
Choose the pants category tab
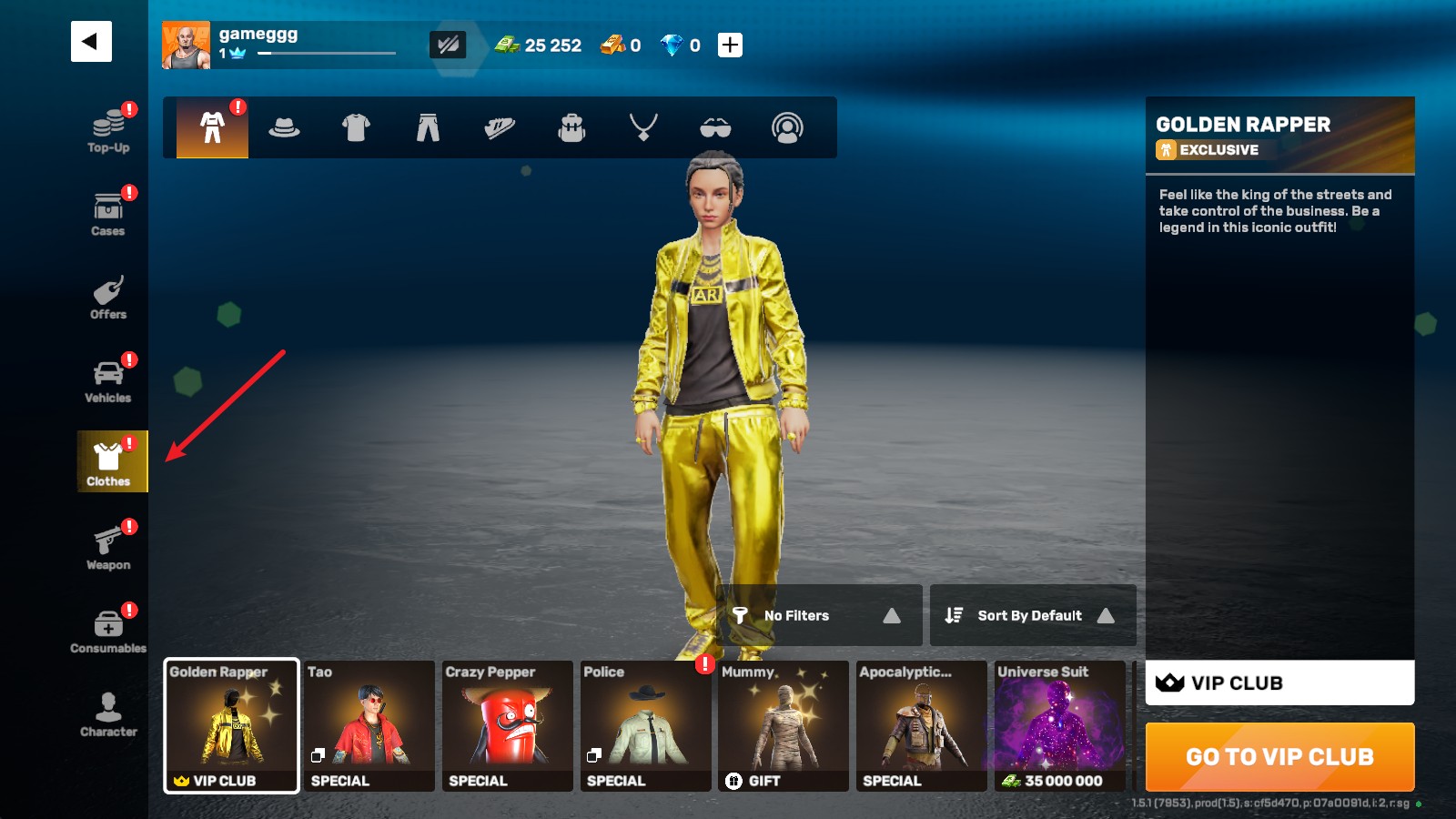tap(428, 128)
